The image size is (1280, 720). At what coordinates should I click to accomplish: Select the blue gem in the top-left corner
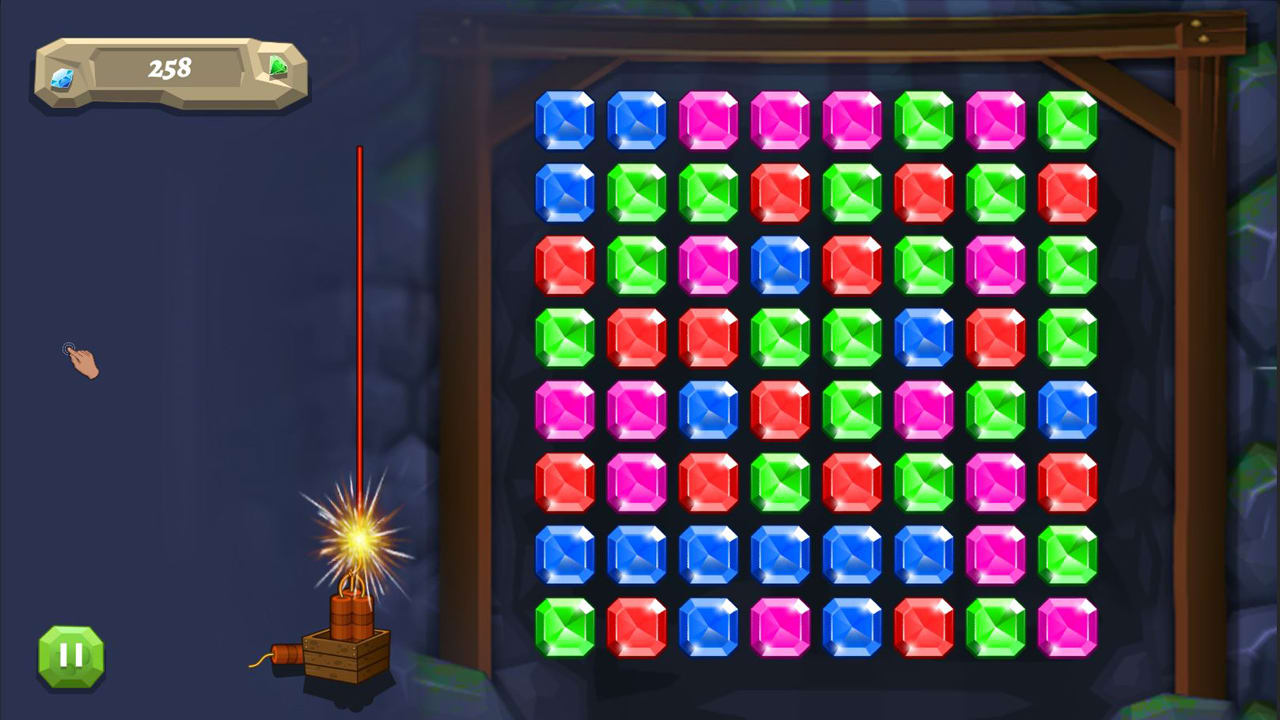(x=566, y=118)
